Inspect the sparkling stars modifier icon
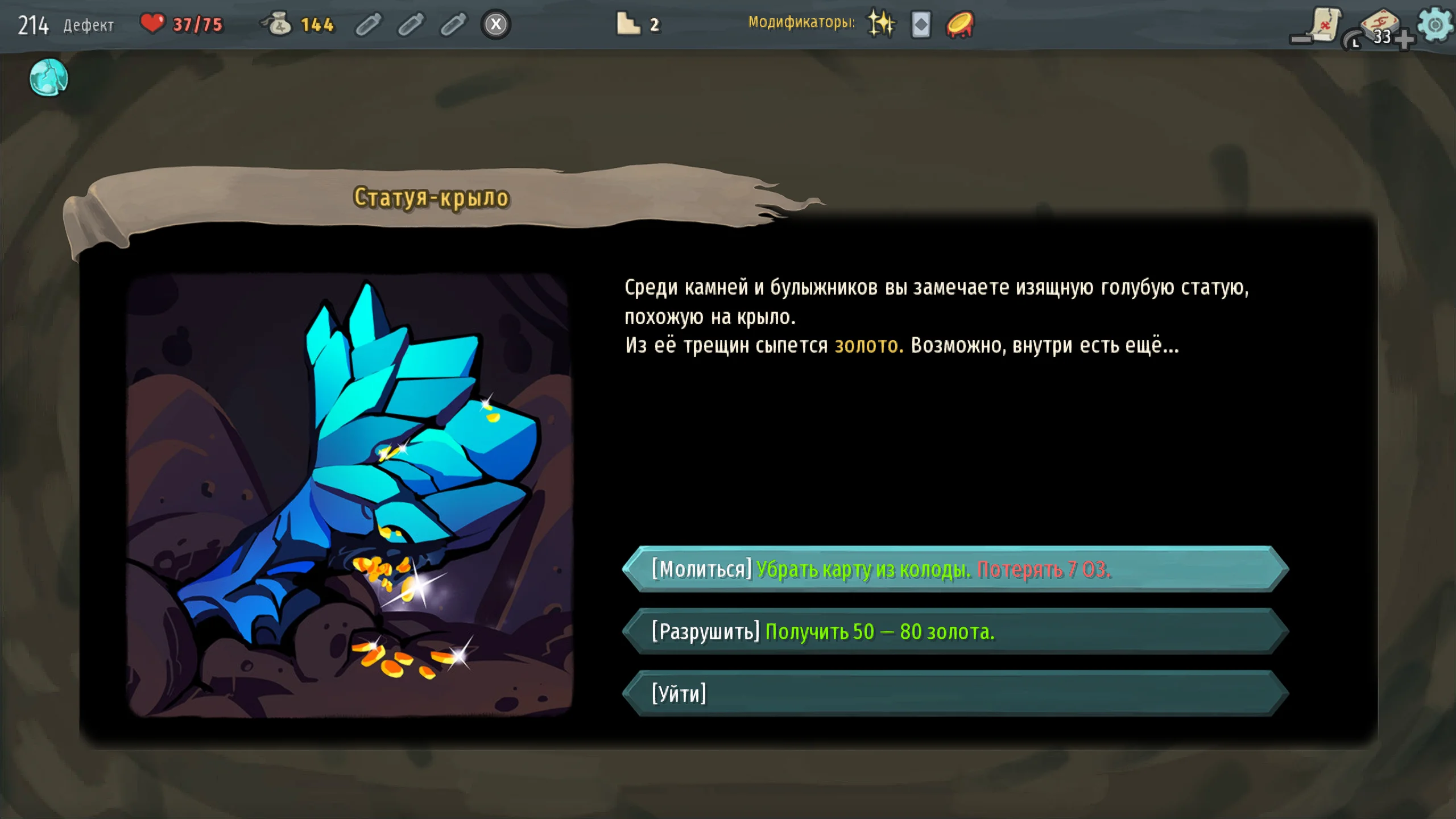The width and height of the screenshot is (1456, 819). [x=881, y=24]
